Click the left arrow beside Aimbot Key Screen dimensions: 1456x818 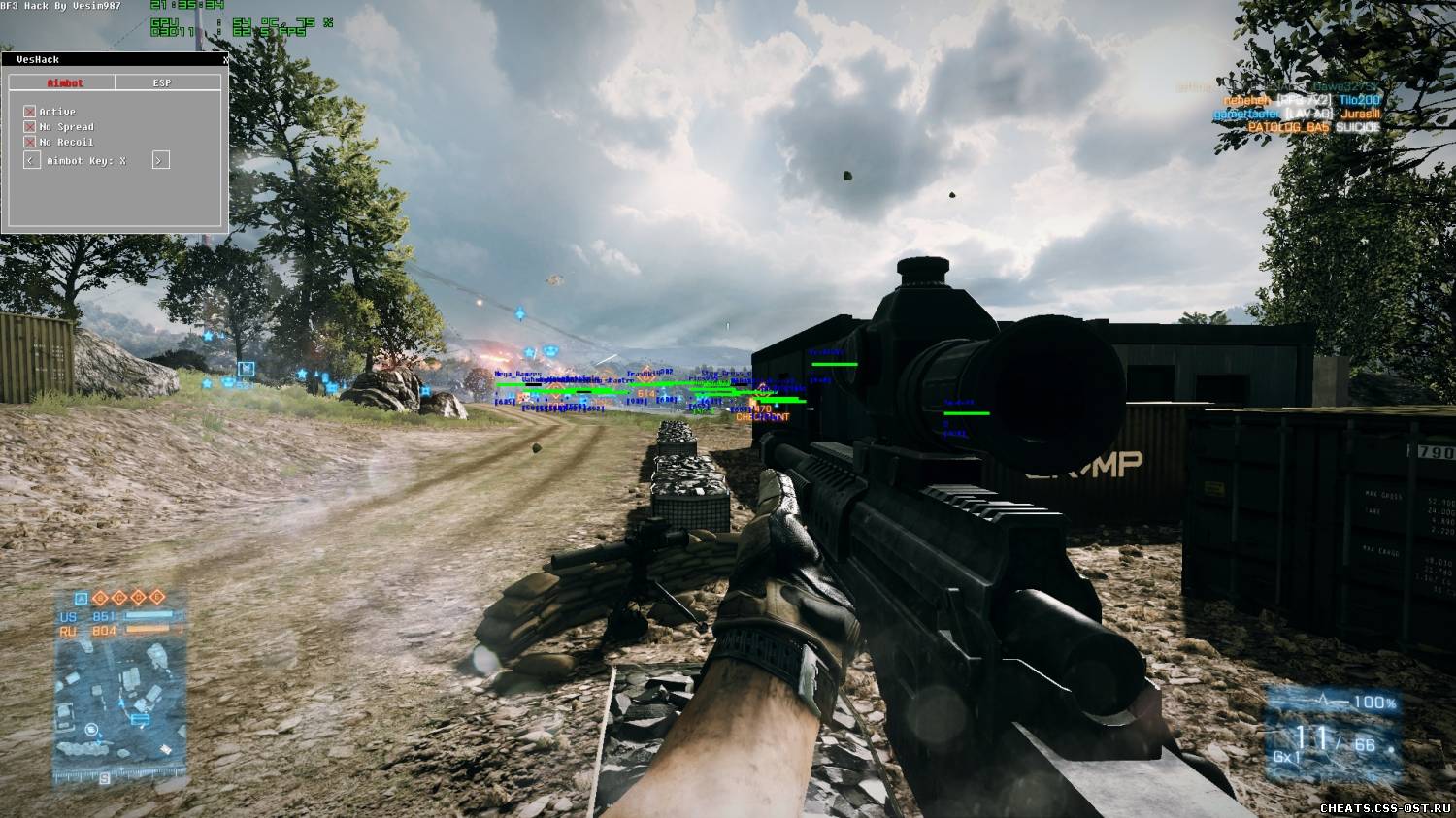click(x=32, y=160)
